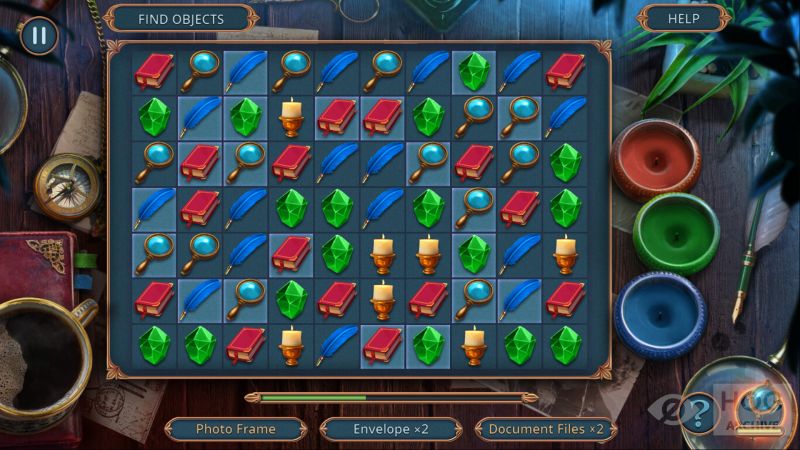Activate the green bowl power-up
800x450 pixels.
(675, 232)
